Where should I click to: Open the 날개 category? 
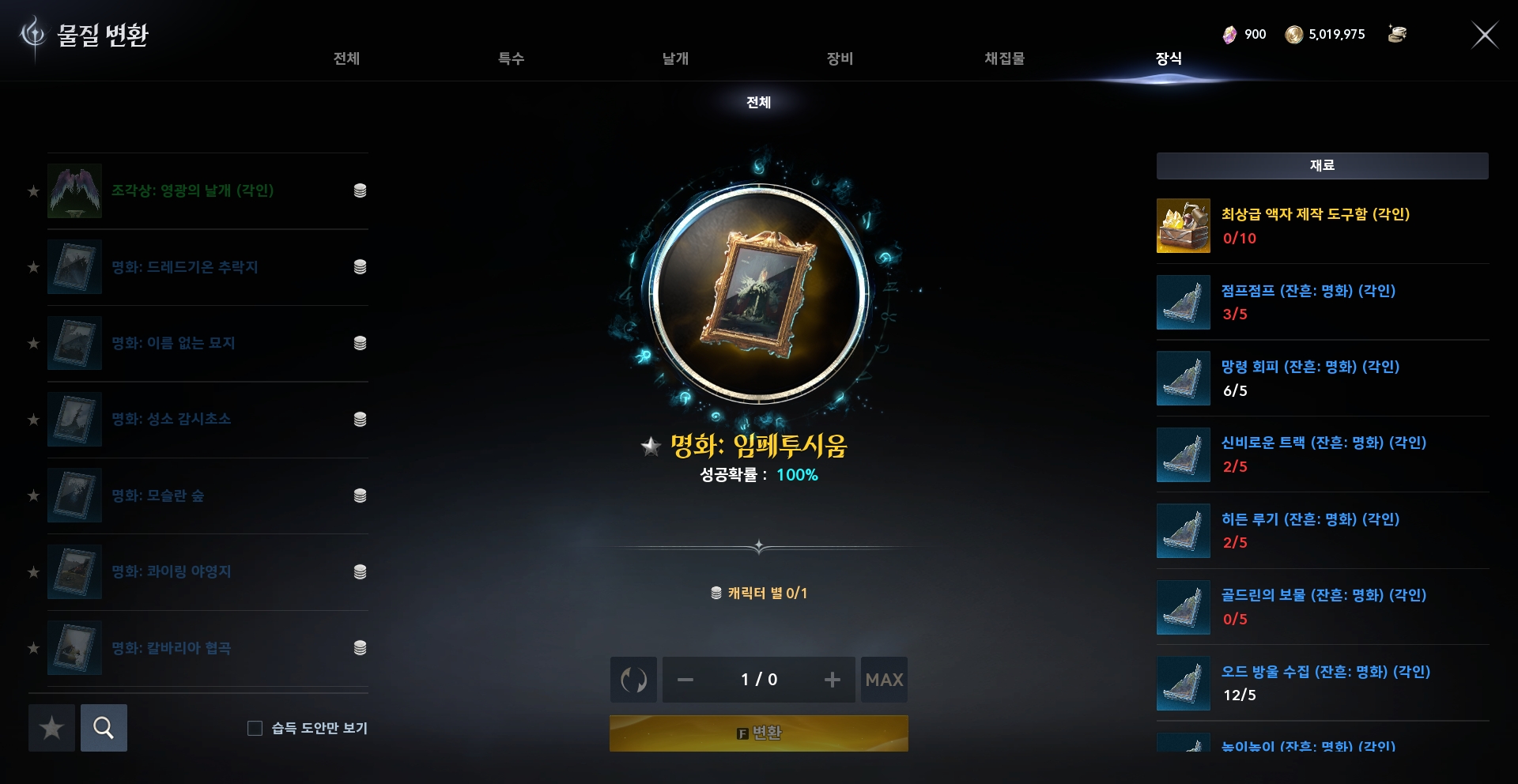674,58
